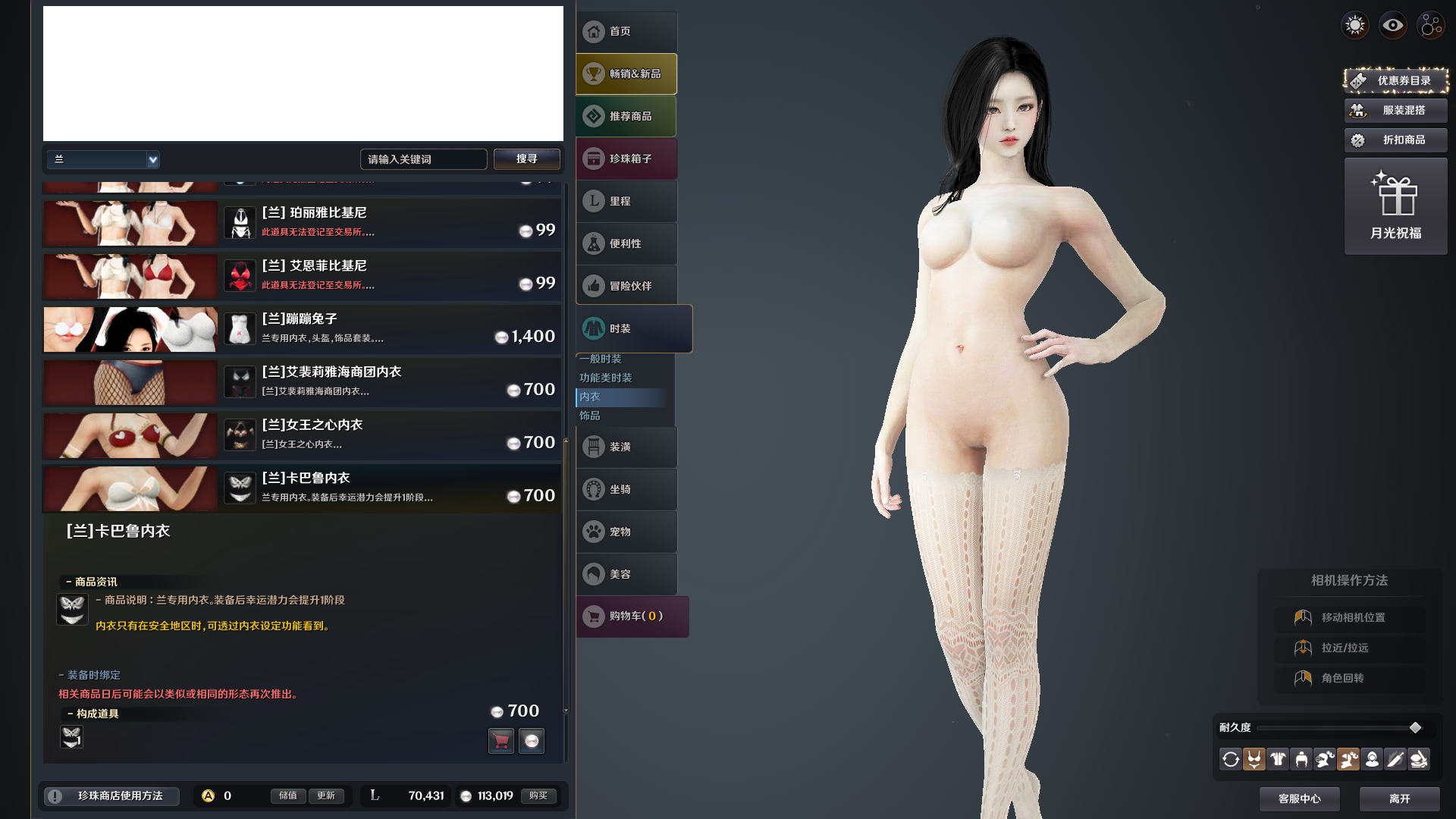
Task: Open the 首页 home page
Action: click(x=626, y=32)
